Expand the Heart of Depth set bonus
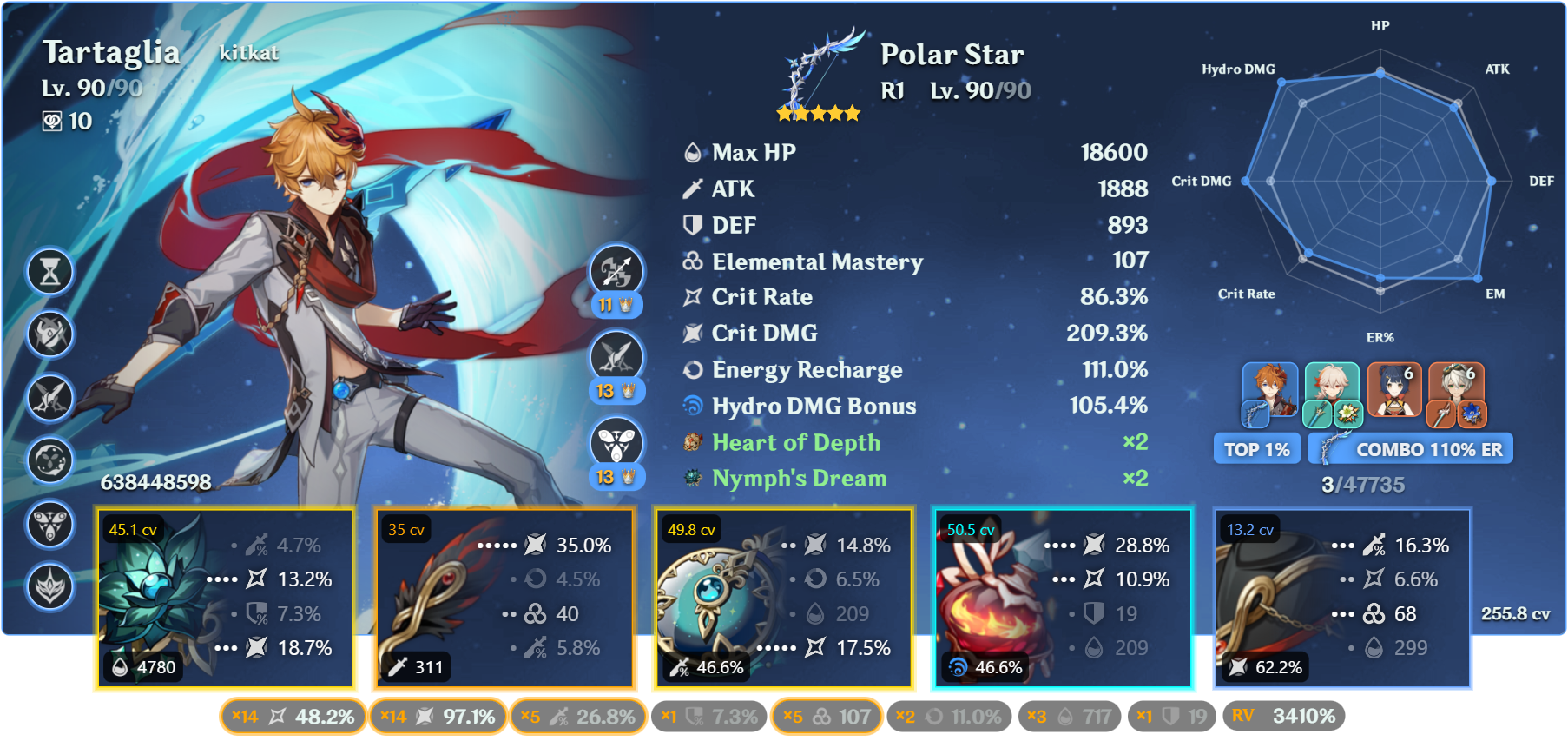The width and height of the screenshot is (1568, 741). (x=795, y=443)
